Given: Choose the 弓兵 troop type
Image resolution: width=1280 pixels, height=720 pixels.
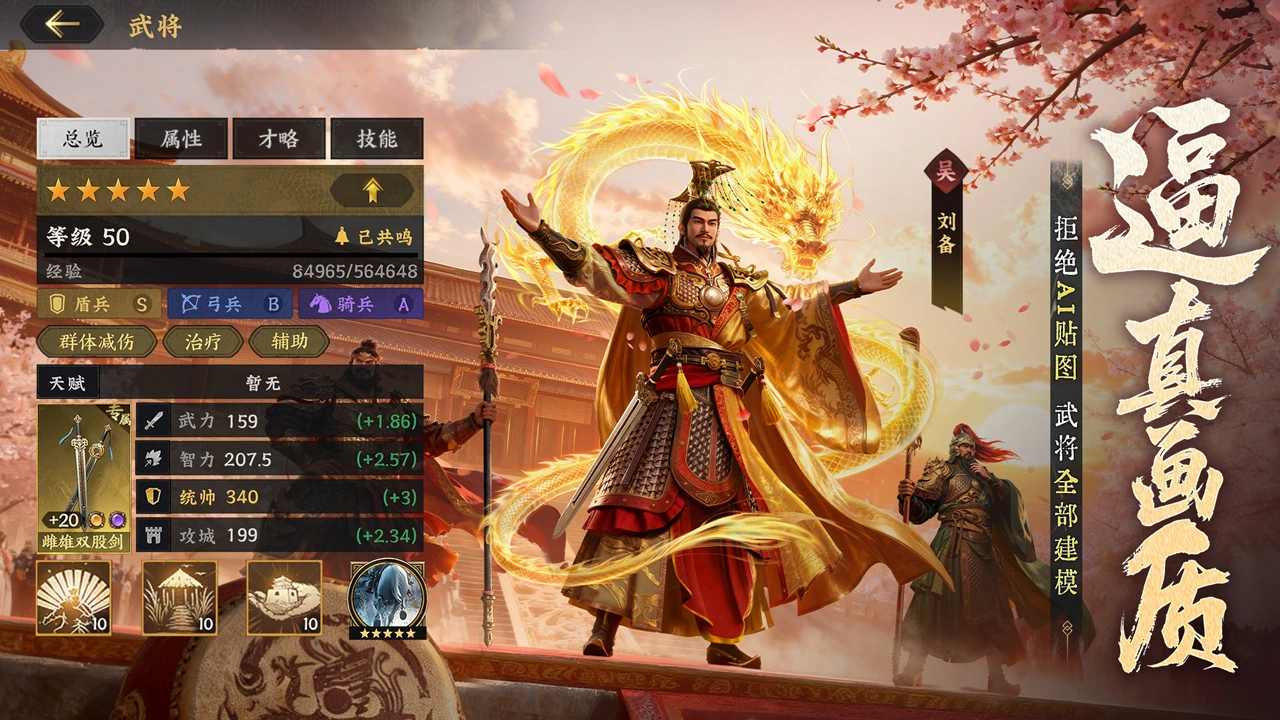Looking at the screenshot, I should tap(230, 304).
